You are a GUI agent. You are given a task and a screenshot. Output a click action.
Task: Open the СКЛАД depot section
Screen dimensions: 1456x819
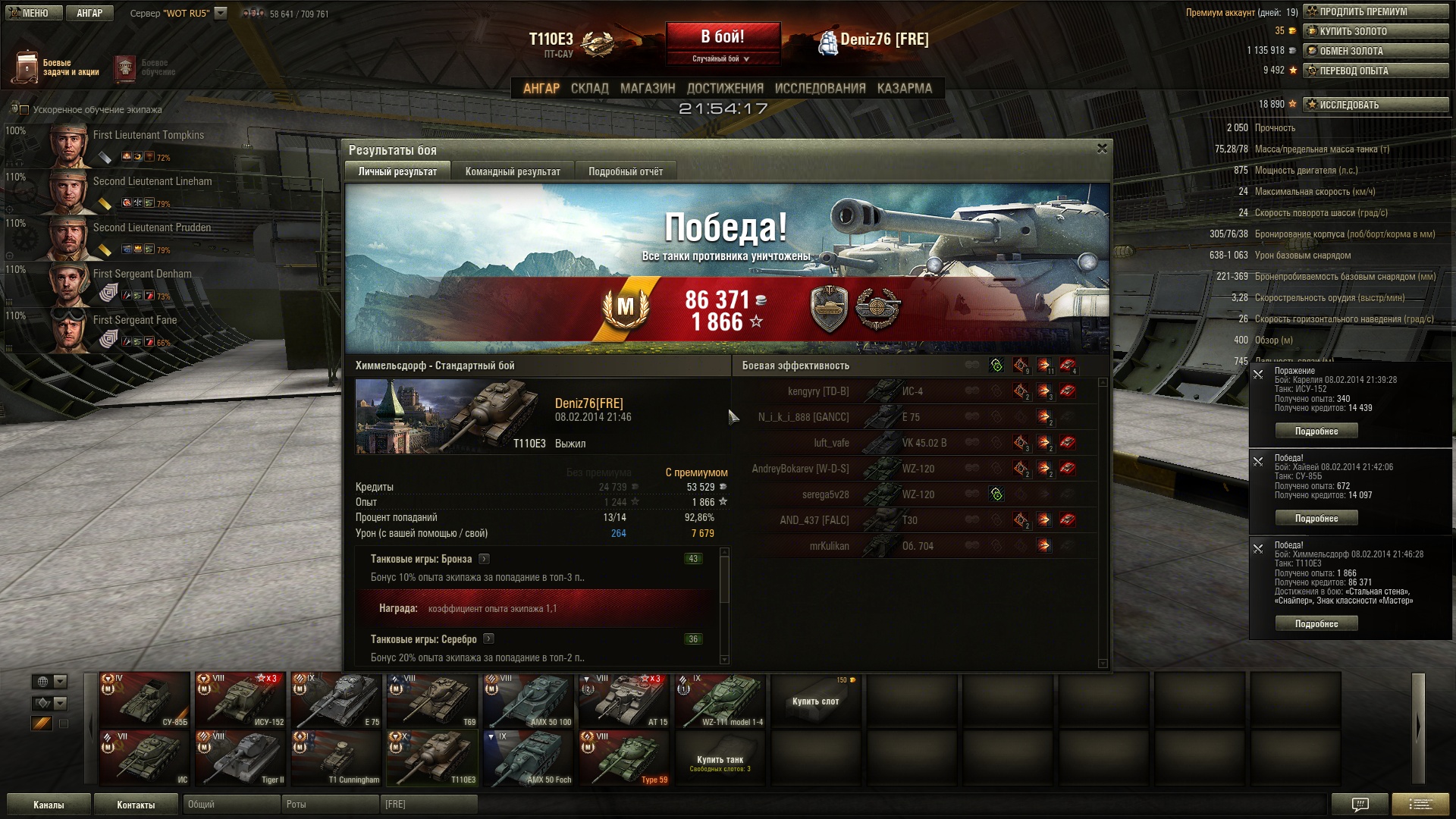pyautogui.click(x=589, y=88)
